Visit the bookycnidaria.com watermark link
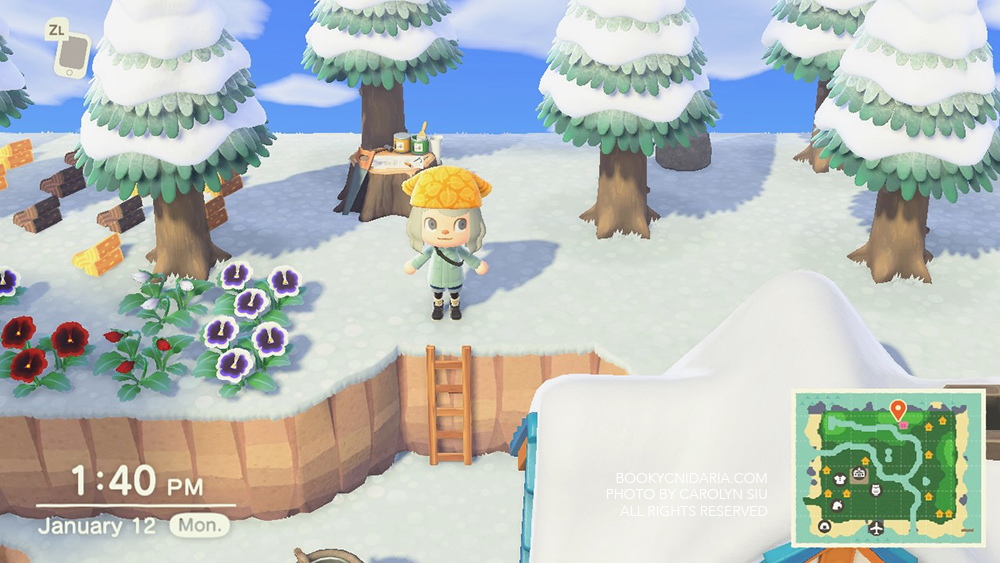The image size is (1000, 563). tap(691, 478)
